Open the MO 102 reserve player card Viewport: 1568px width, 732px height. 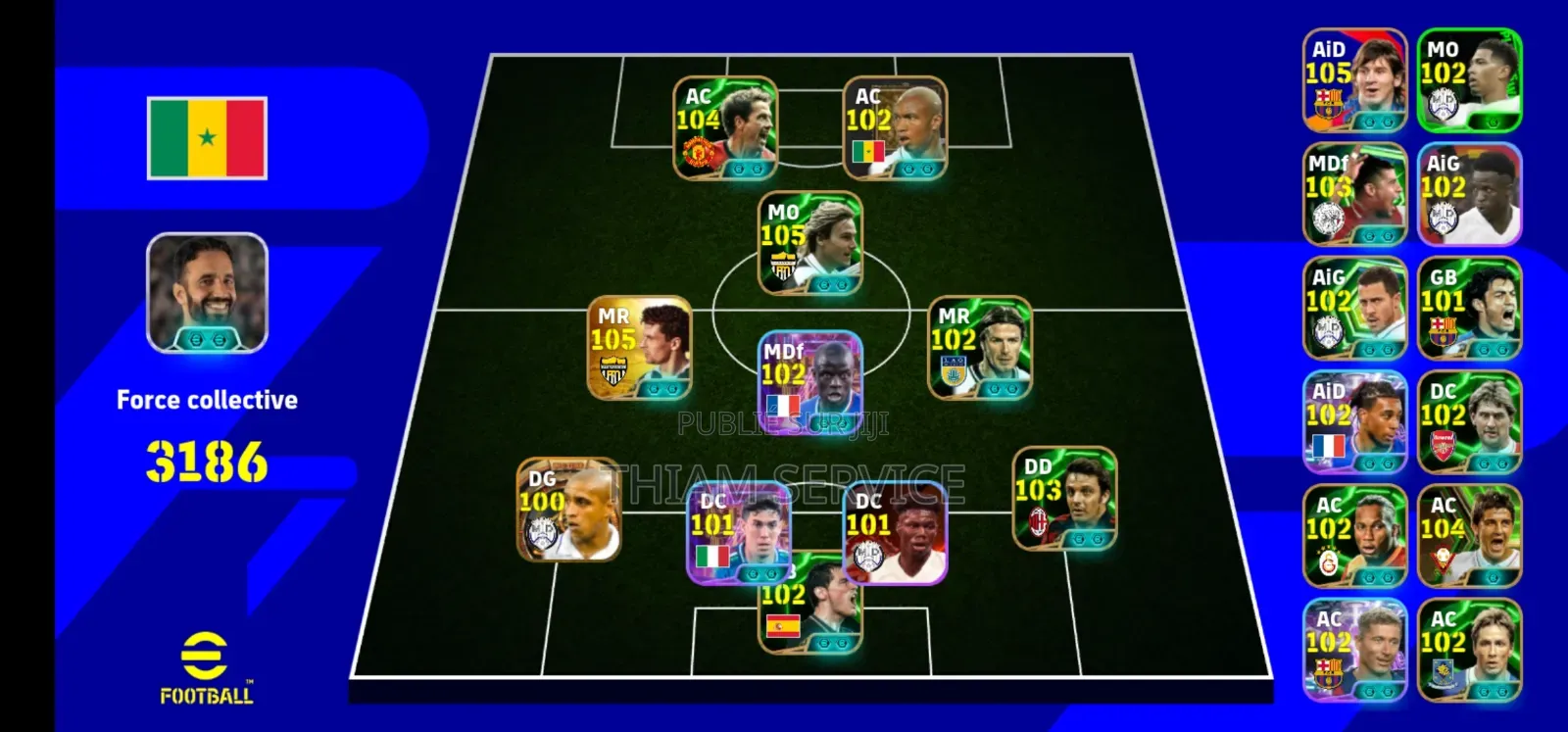[1470, 80]
